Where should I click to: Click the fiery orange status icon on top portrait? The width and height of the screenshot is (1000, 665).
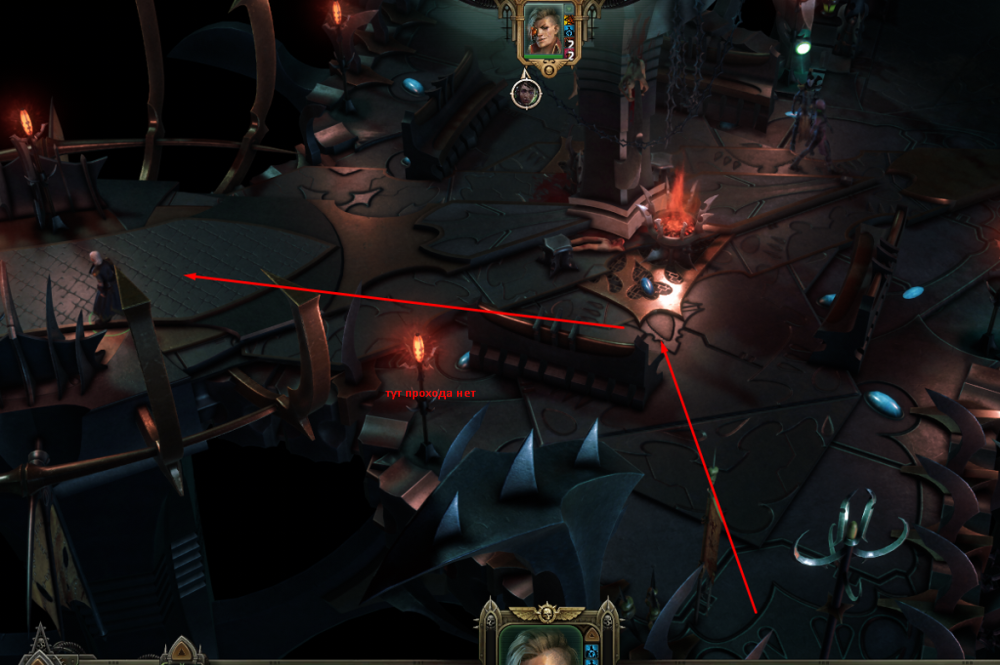569,19
